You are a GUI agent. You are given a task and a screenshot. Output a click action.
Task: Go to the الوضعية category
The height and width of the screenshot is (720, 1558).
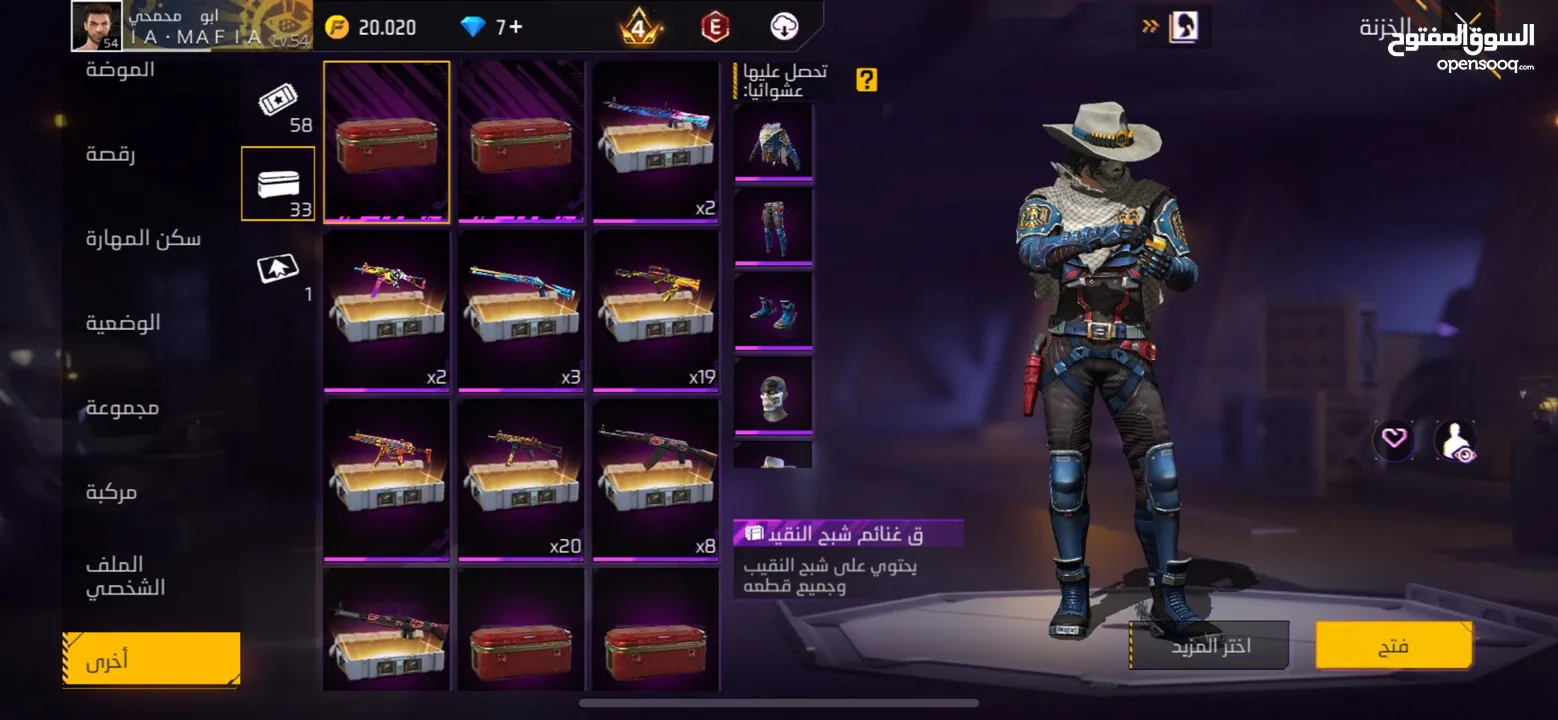123,323
